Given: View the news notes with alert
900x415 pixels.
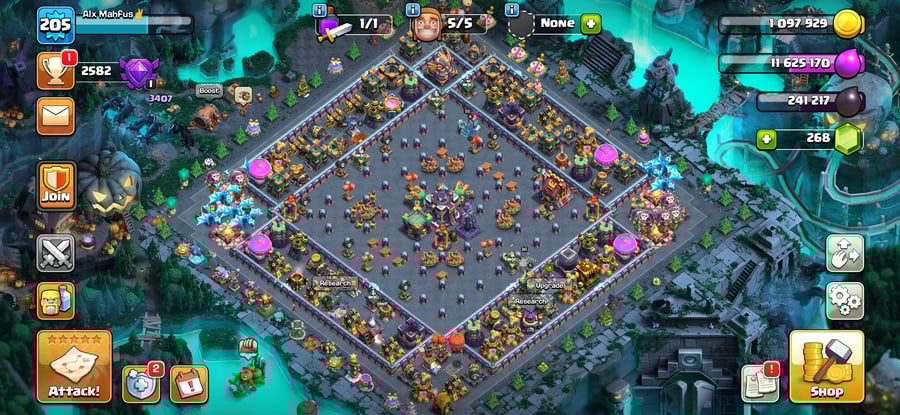Looking at the screenshot, I should [760, 383].
